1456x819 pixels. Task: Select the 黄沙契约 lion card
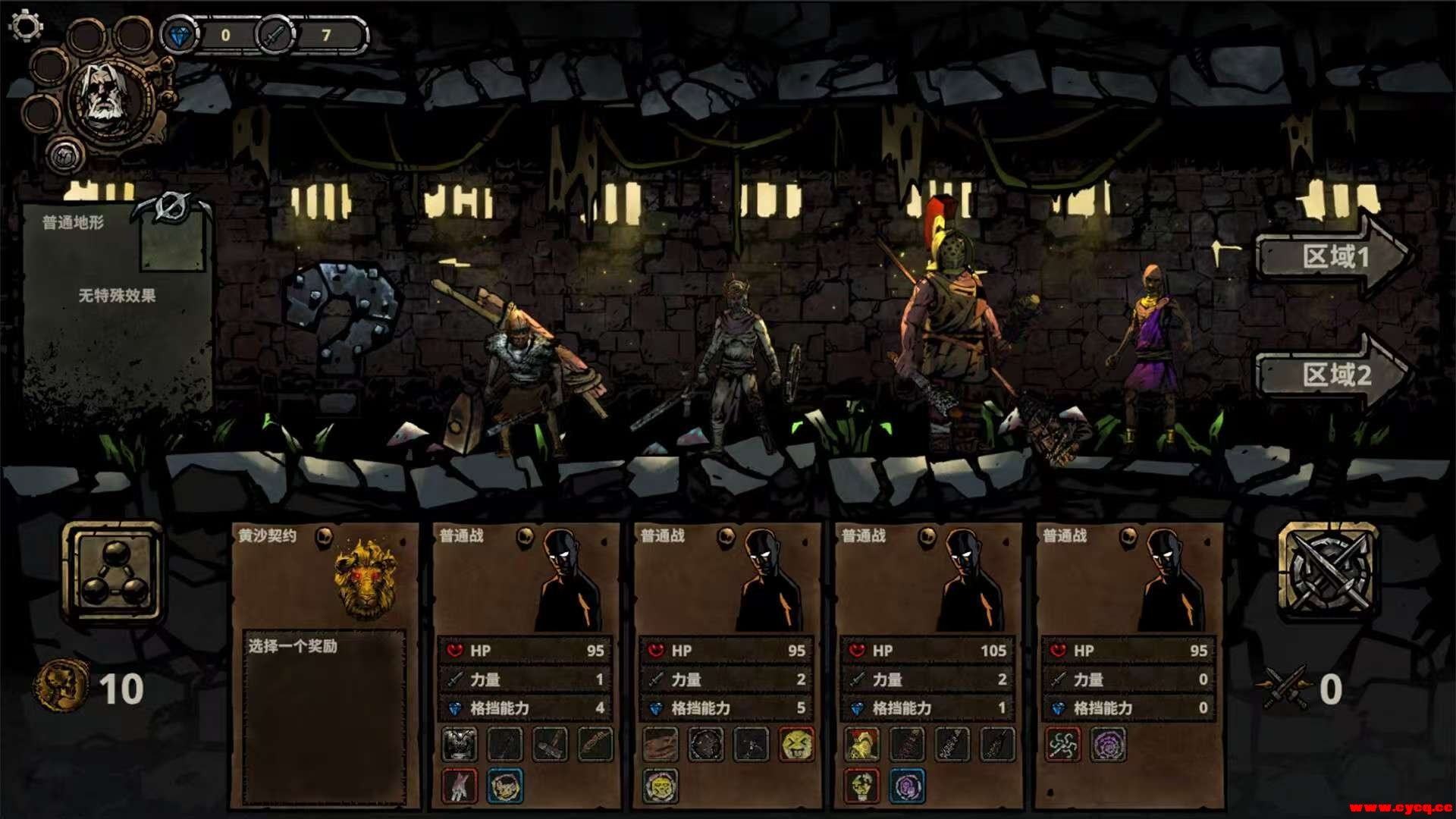[x=325, y=584]
